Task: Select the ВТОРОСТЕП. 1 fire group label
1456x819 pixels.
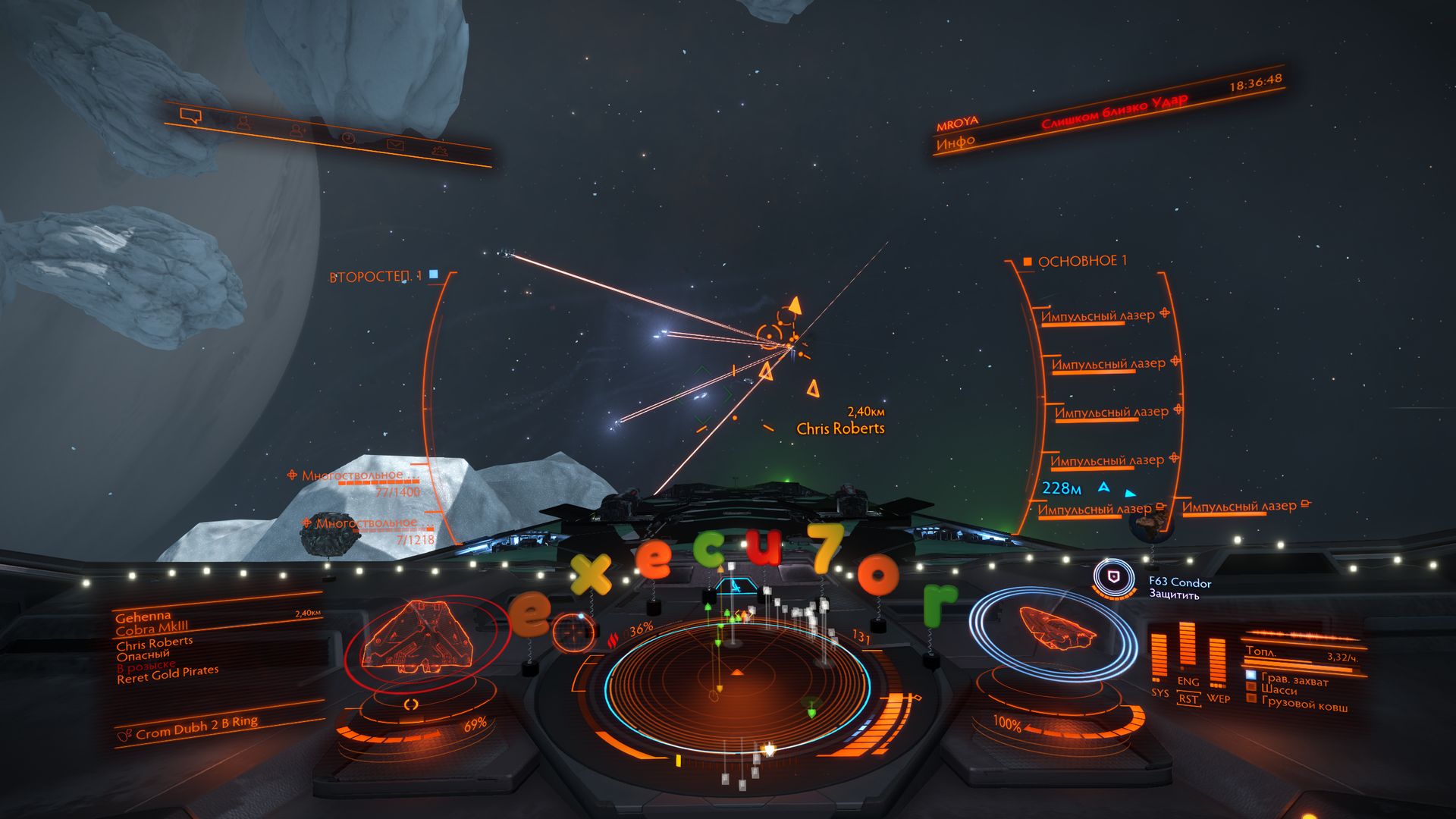Action: point(375,277)
